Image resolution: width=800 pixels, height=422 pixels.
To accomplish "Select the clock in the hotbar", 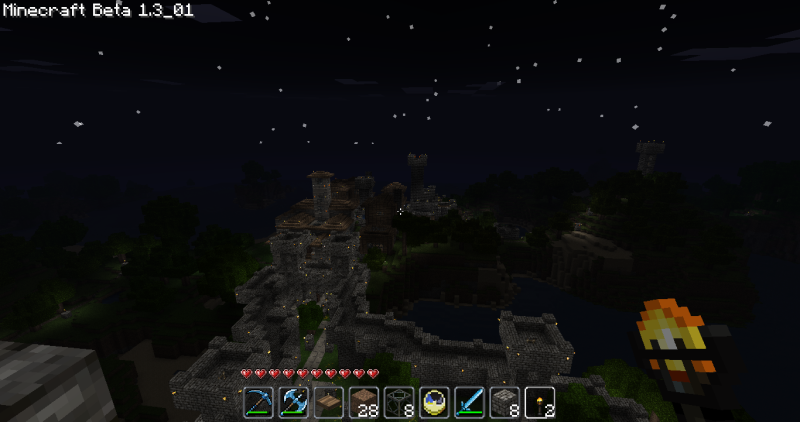I will pyautogui.click(x=434, y=402).
